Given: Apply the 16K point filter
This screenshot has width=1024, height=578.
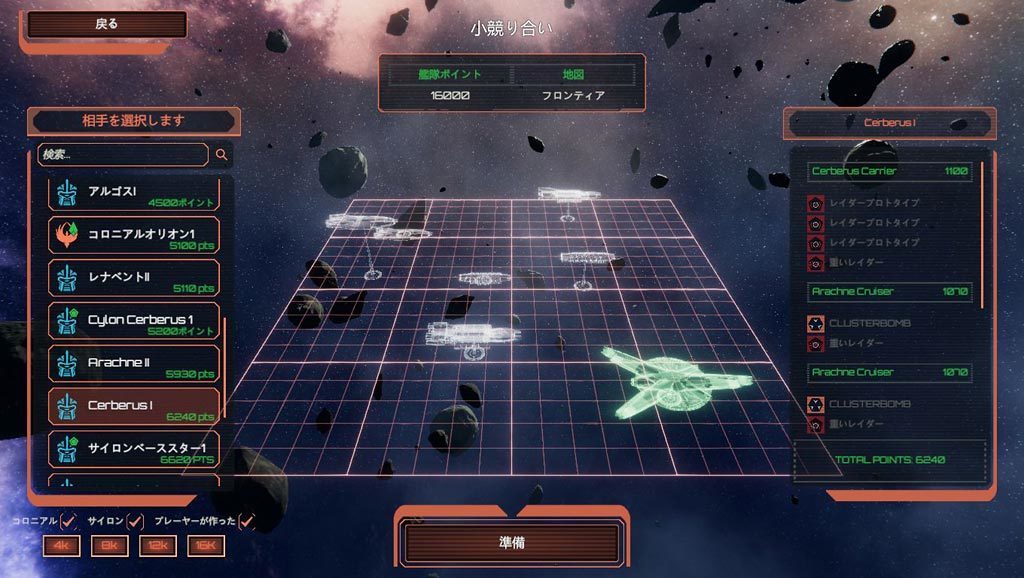Looking at the screenshot, I should pyautogui.click(x=206, y=546).
